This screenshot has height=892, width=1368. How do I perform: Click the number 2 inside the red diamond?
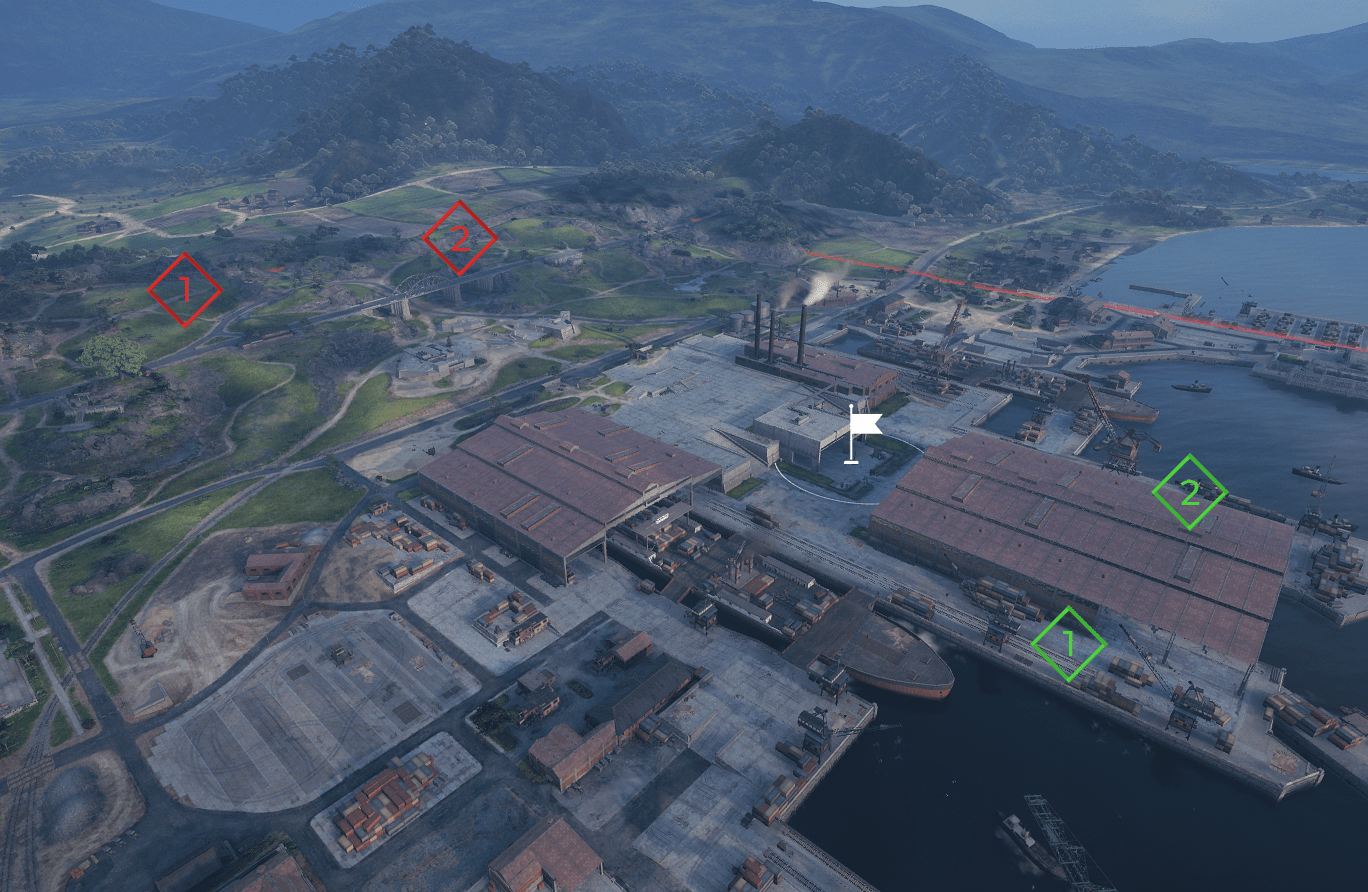(x=461, y=239)
